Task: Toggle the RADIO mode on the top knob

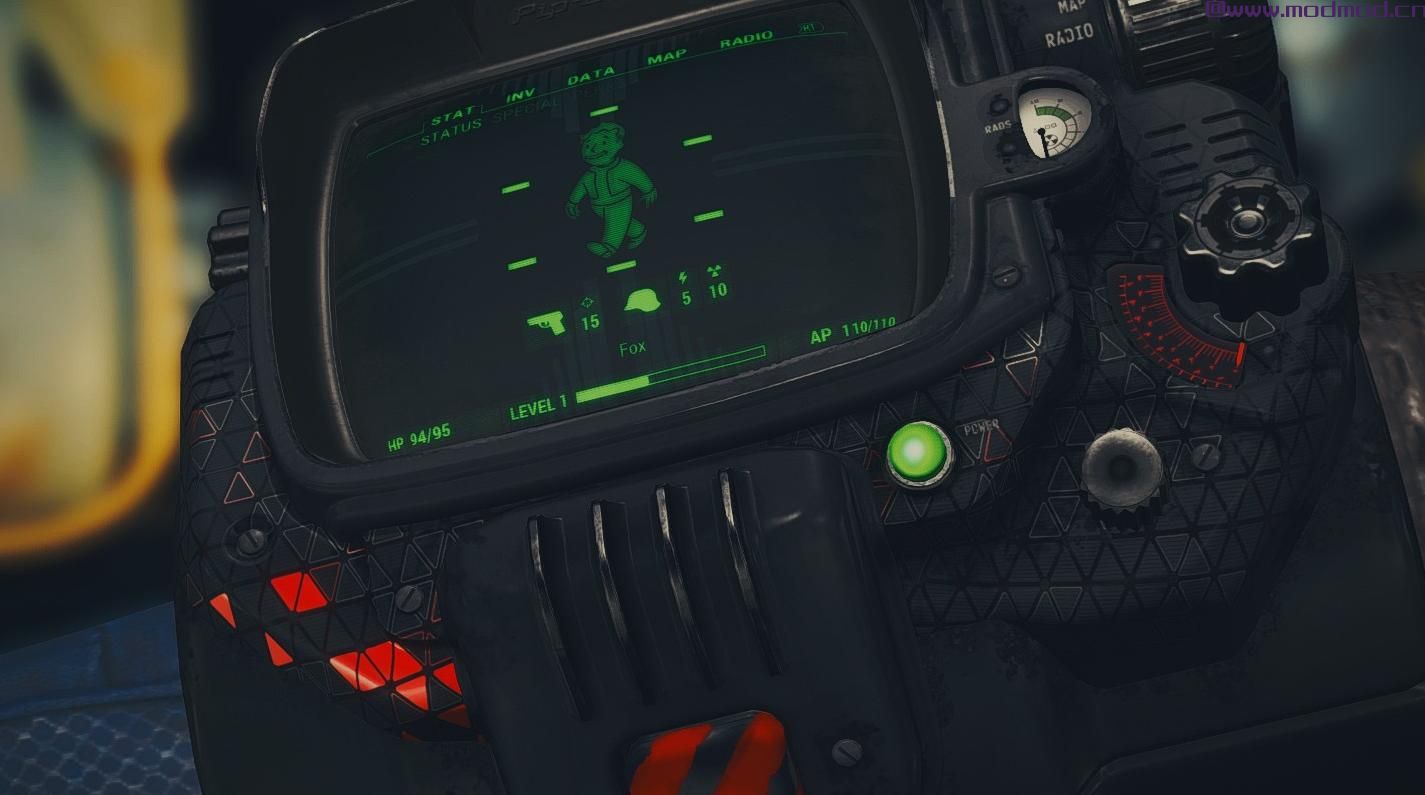Action: pos(1069,32)
